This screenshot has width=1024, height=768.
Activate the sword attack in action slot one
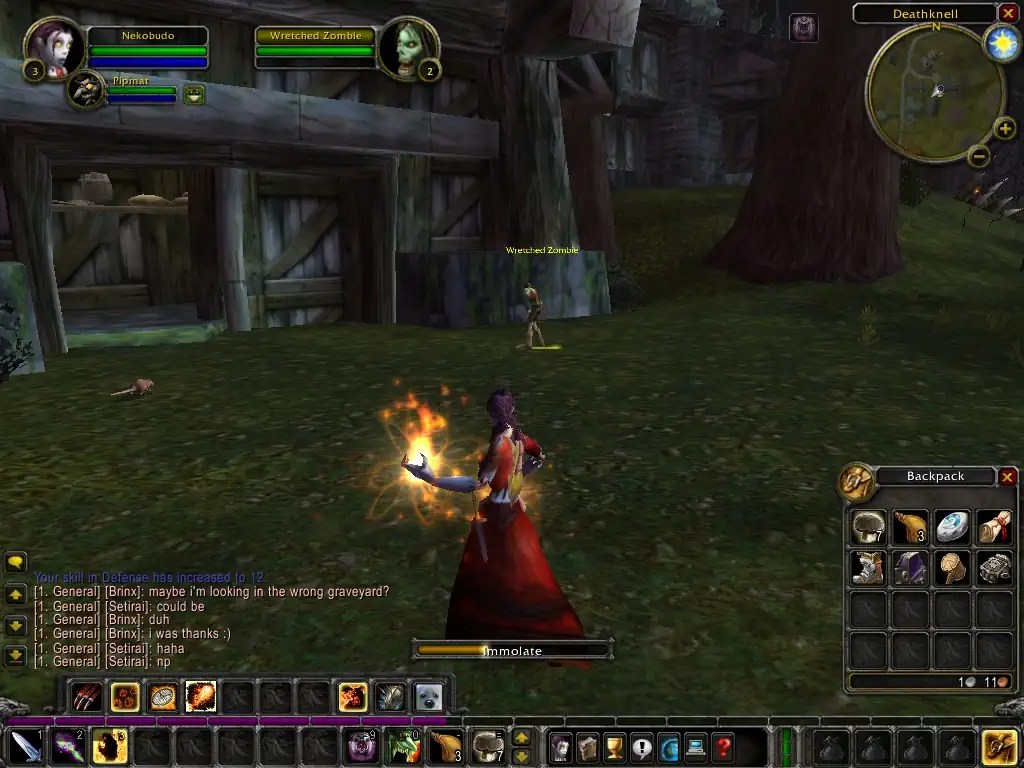26,746
